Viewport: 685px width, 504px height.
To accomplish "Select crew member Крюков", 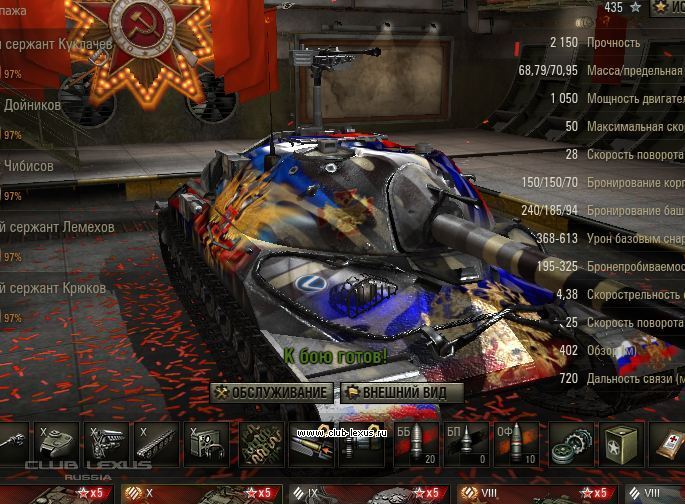I will tap(55, 289).
